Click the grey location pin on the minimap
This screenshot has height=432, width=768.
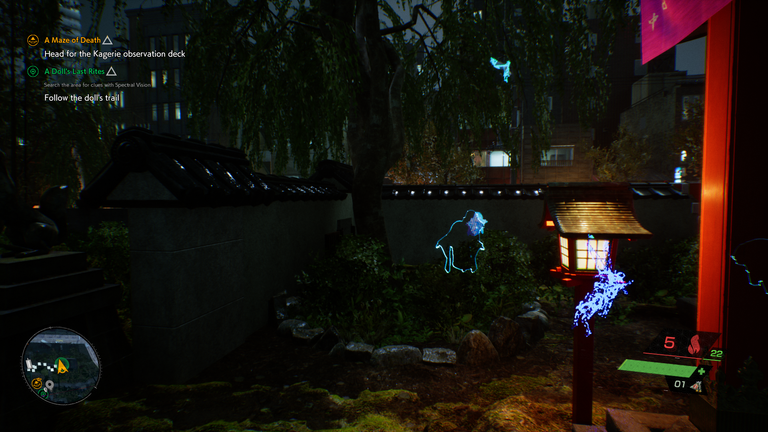[48, 385]
